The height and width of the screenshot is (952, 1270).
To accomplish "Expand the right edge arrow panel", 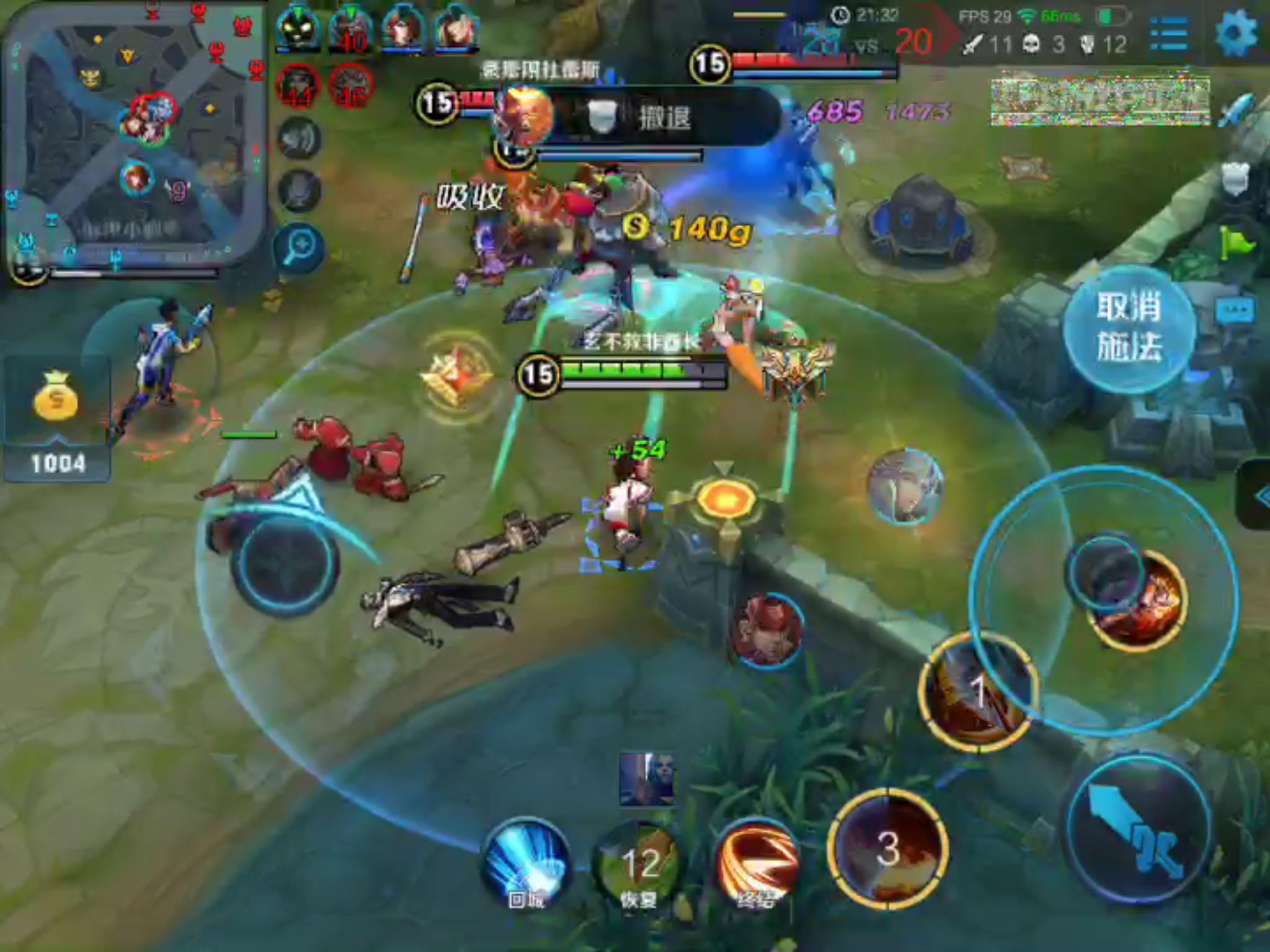I will click(x=1256, y=495).
